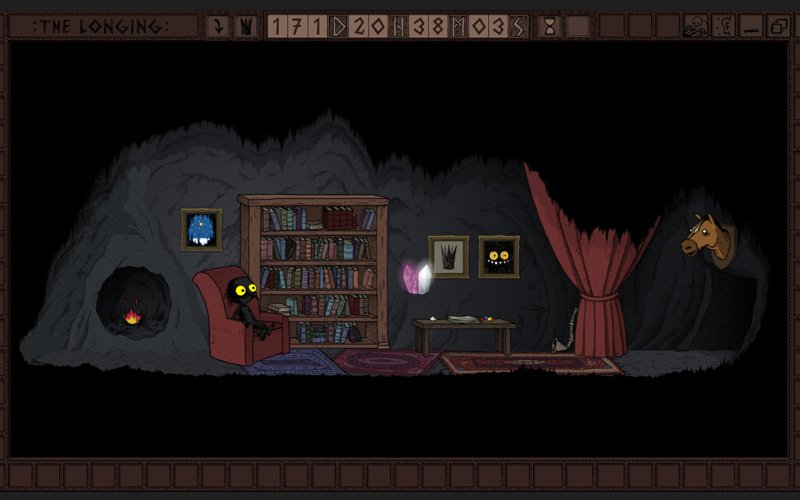Minimize the game window
Image resolution: width=800 pixels, height=500 pixels.
(x=751, y=27)
